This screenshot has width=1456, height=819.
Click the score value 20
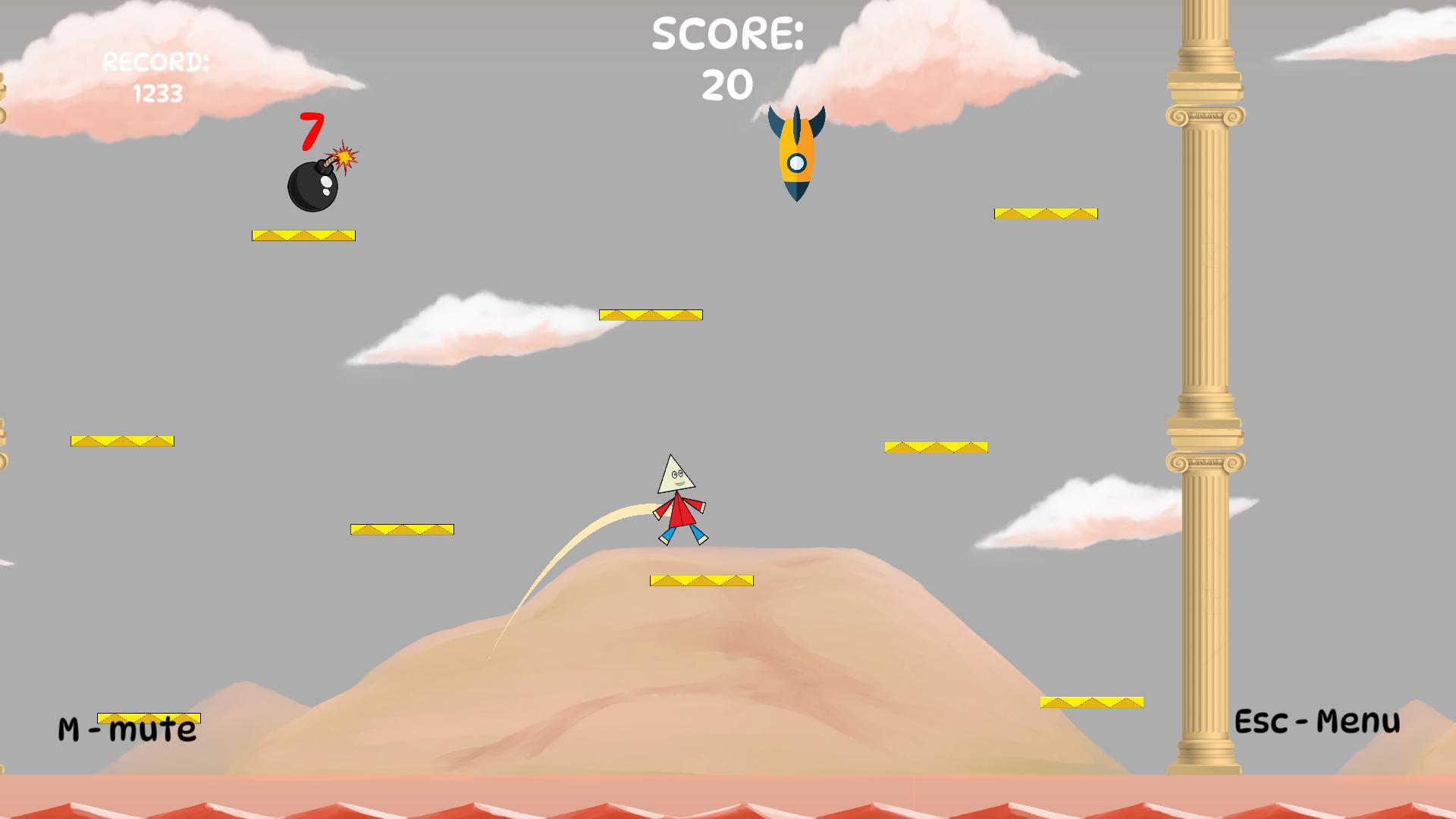click(725, 83)
